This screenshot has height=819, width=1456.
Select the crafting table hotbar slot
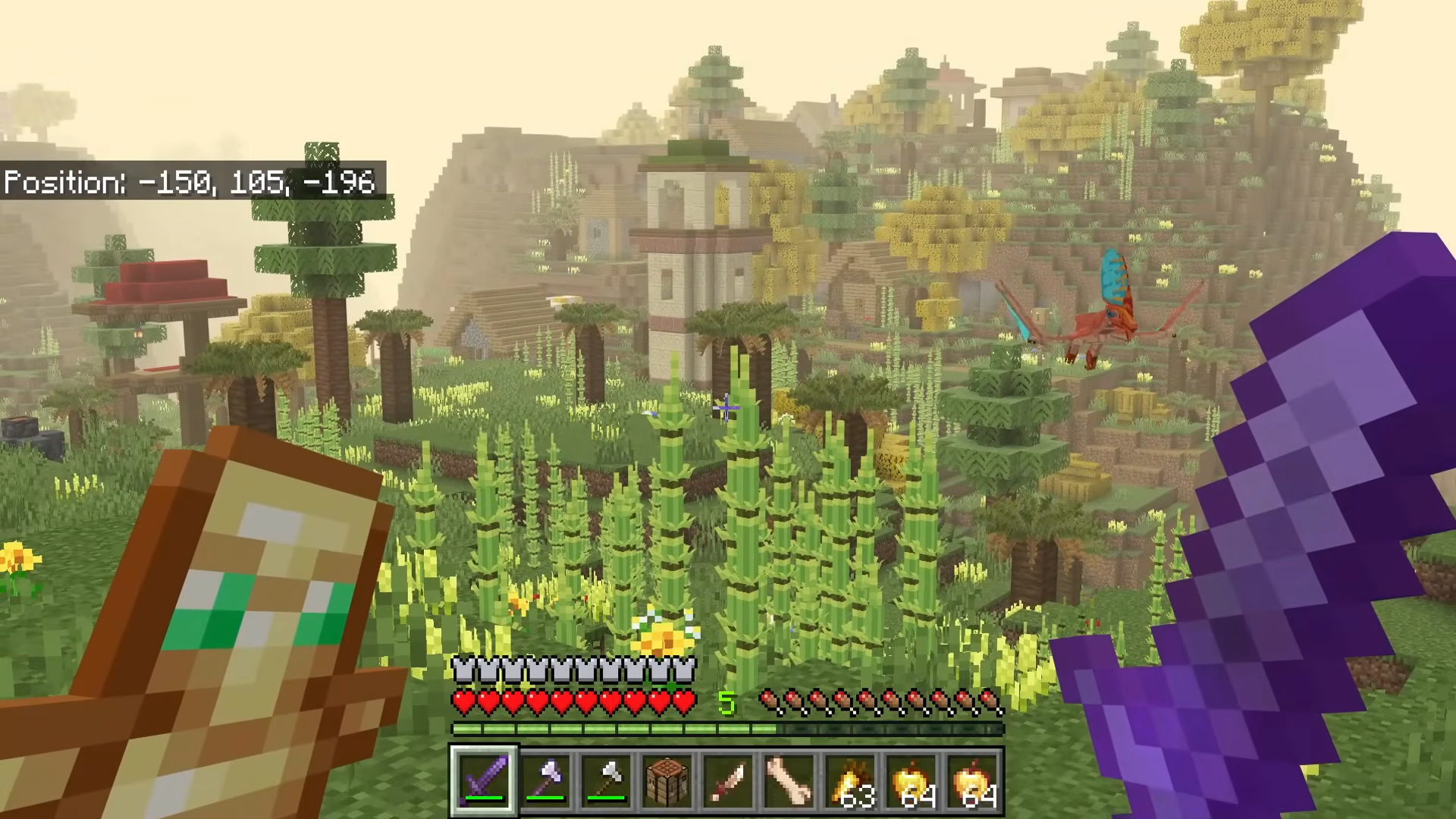[x=667, y=780]
